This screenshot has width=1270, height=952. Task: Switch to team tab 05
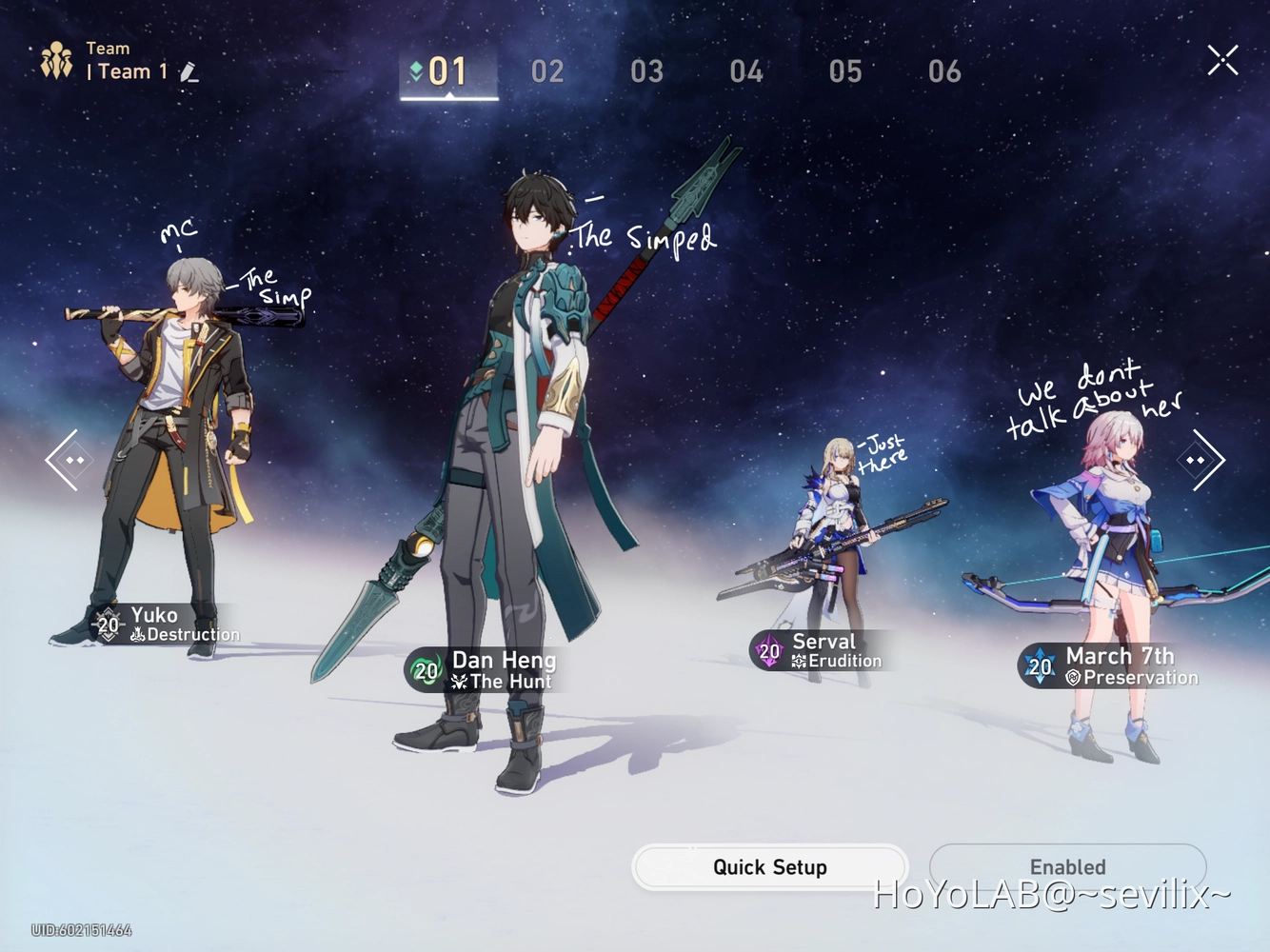pos(845,71)
